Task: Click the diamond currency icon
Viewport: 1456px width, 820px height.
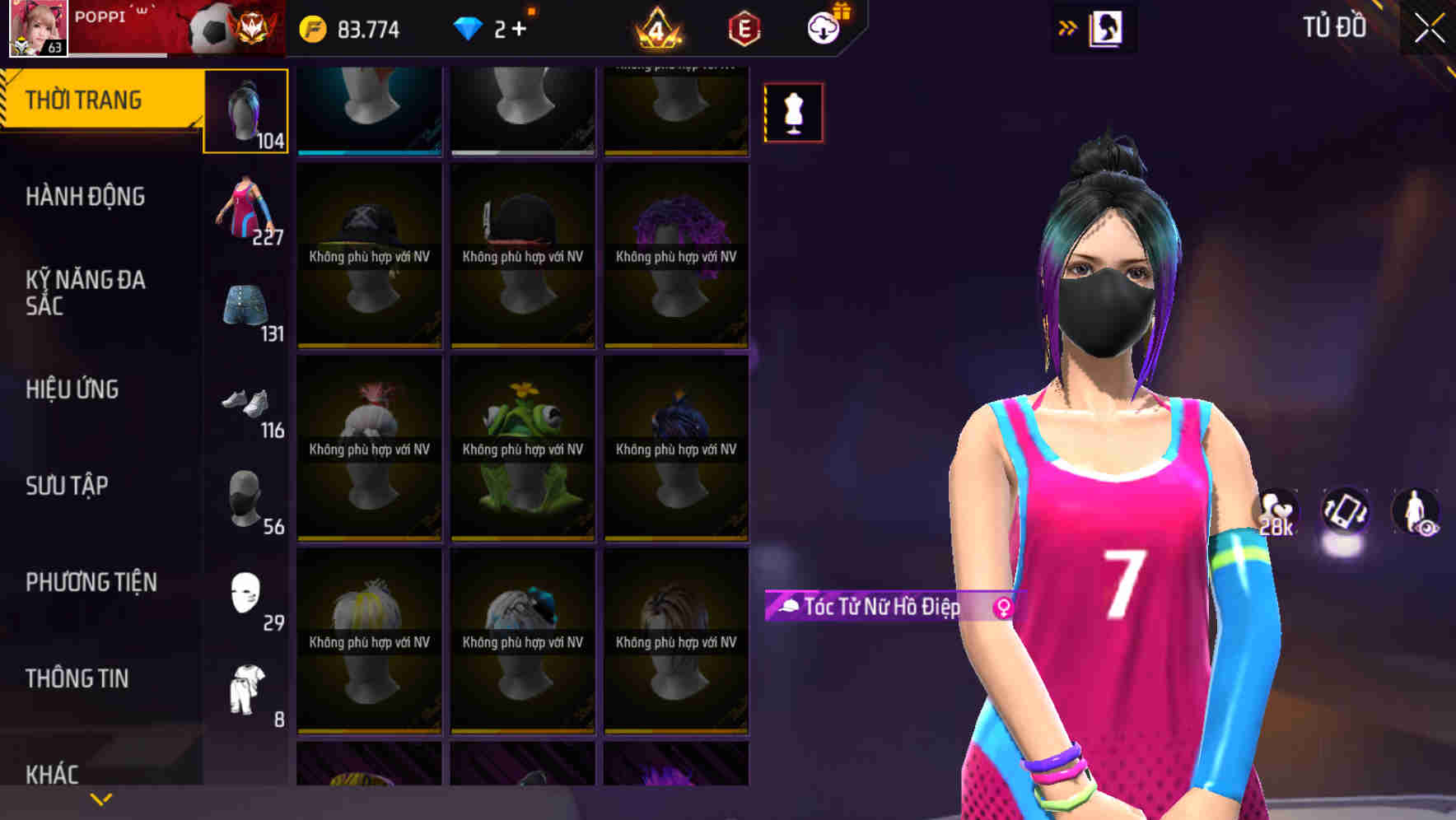Action: pos(469,27)
